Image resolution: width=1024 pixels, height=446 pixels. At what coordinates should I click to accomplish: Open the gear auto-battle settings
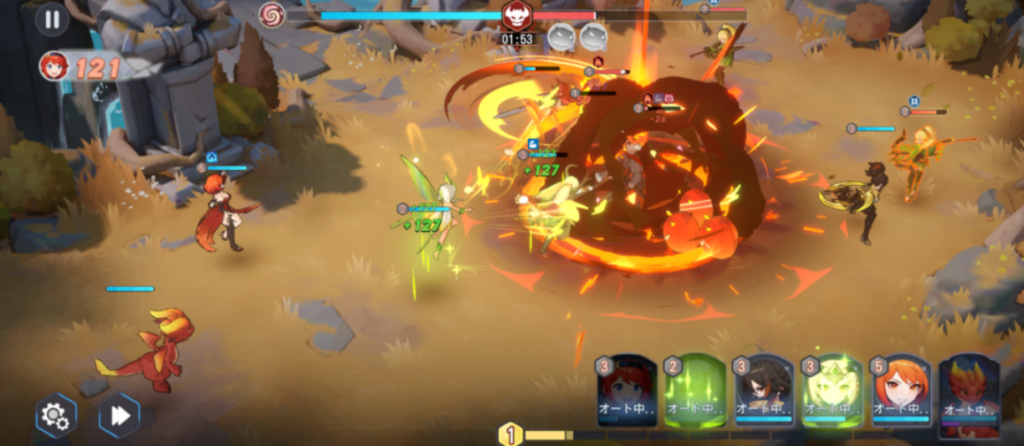[x=56, y=415]
